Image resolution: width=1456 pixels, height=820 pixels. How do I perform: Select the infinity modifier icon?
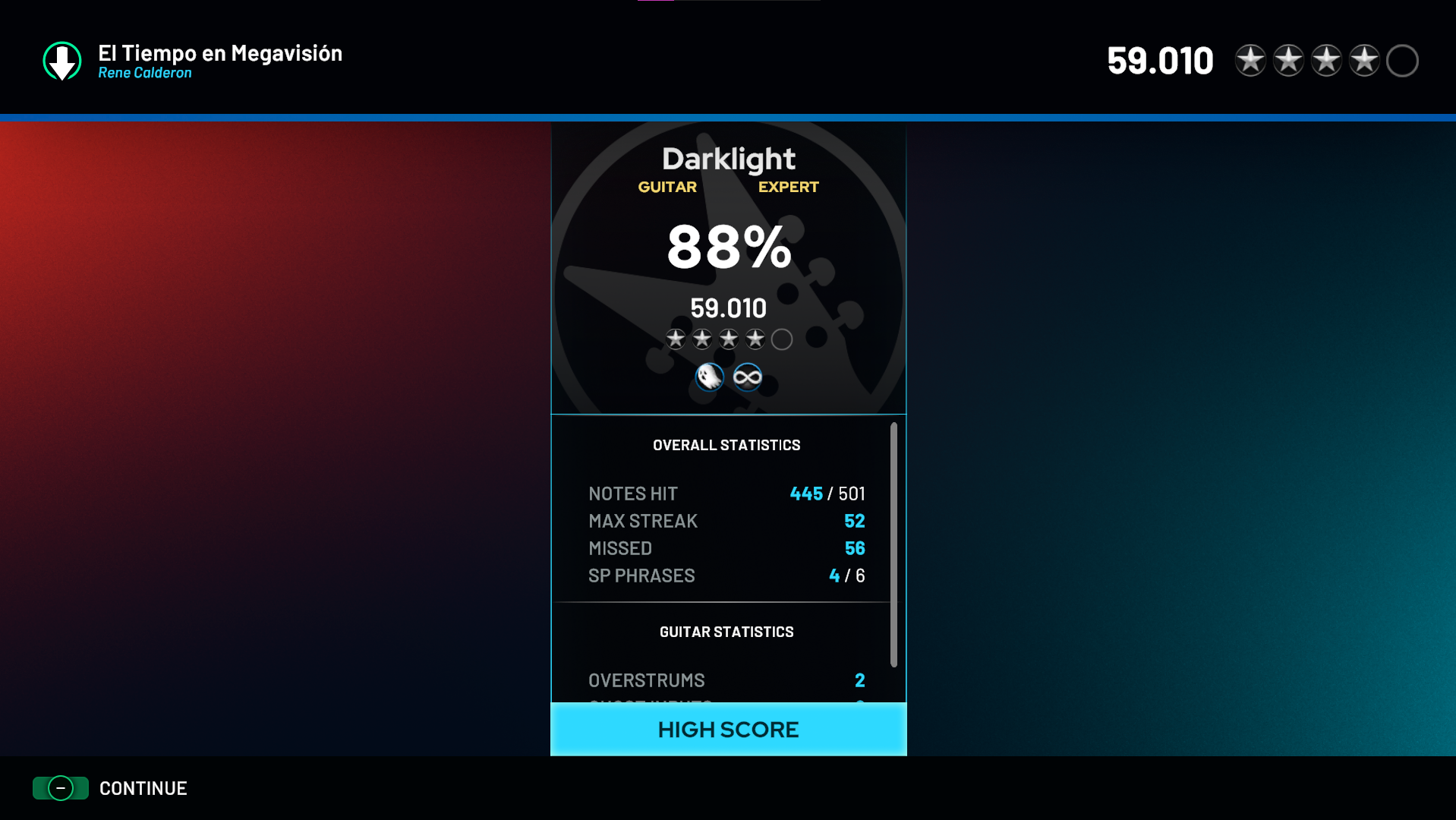[x=748, y=377]
